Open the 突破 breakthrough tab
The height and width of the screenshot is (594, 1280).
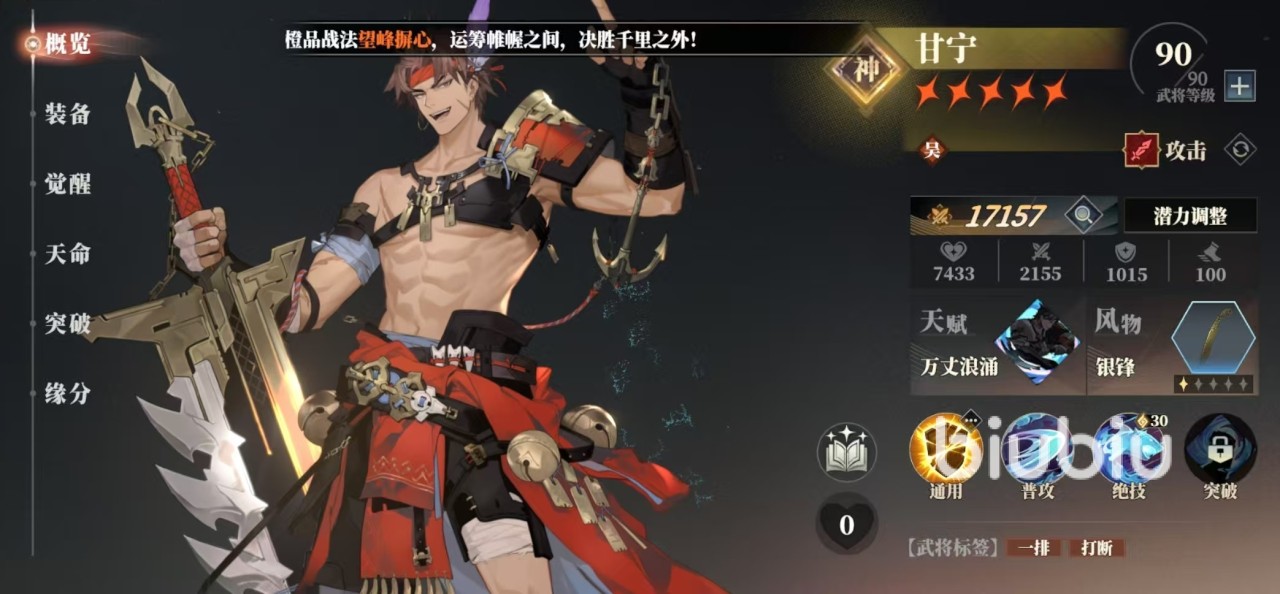[67, 324]
